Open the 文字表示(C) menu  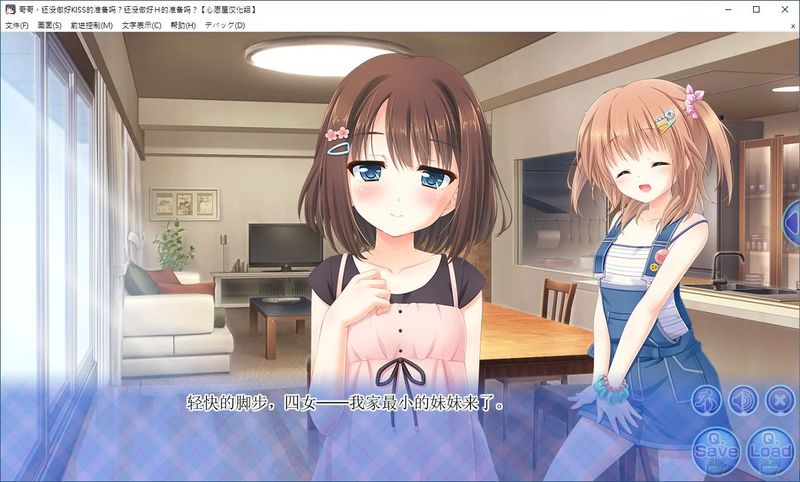coord(142,25)
